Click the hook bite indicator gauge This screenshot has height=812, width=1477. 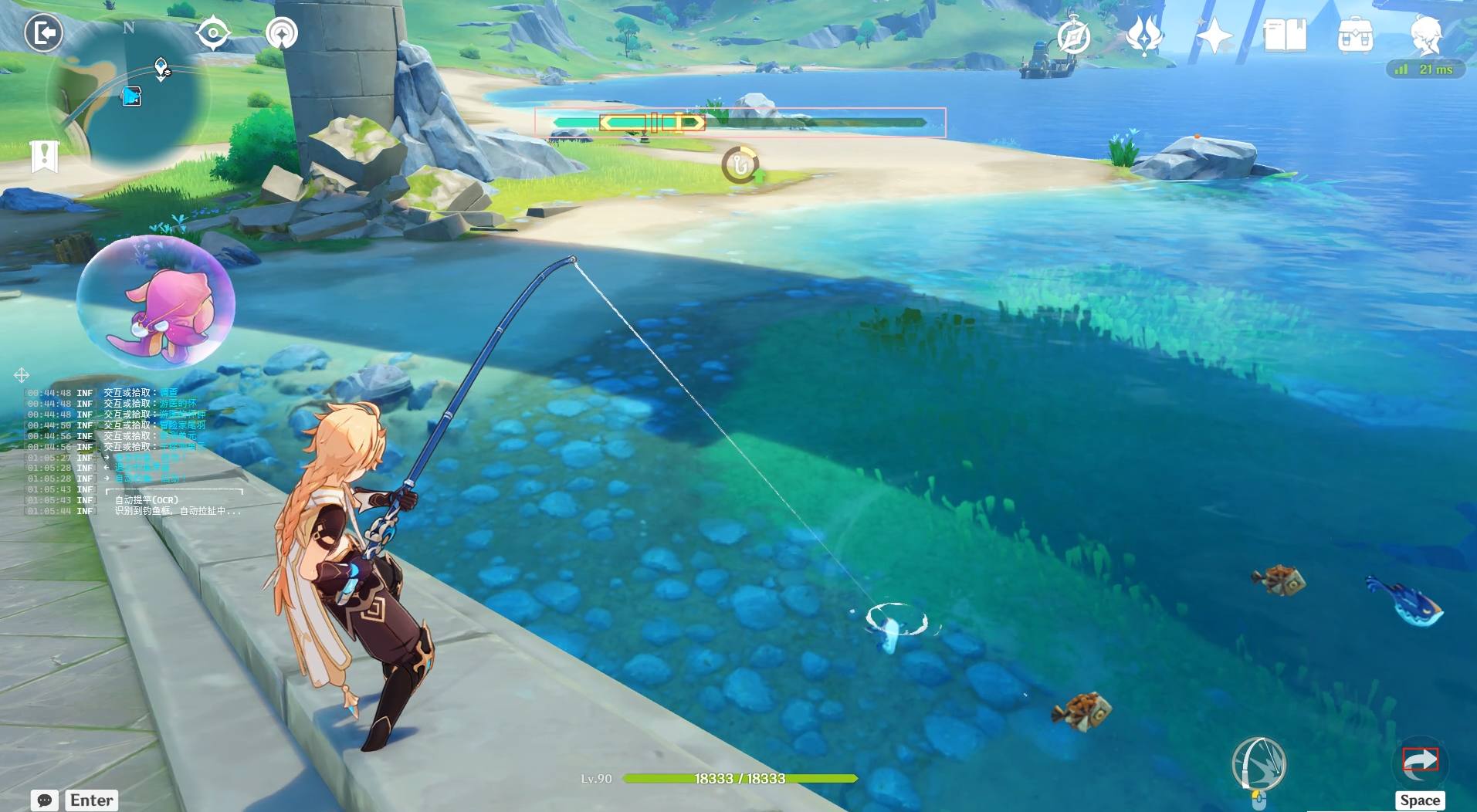(x=741, y=163)
